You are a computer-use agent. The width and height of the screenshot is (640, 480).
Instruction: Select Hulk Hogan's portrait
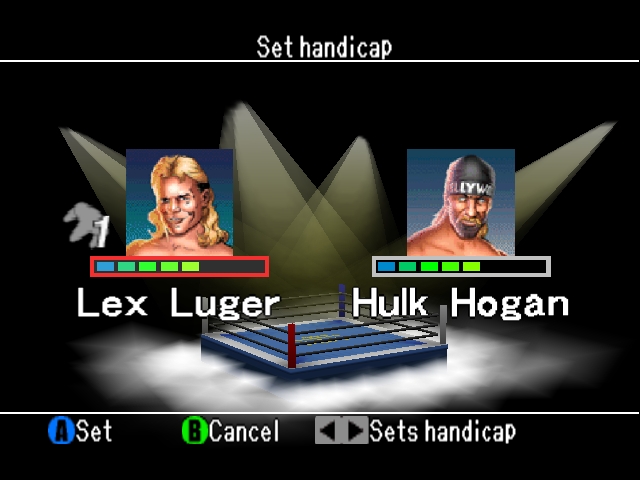click(461, 202)
